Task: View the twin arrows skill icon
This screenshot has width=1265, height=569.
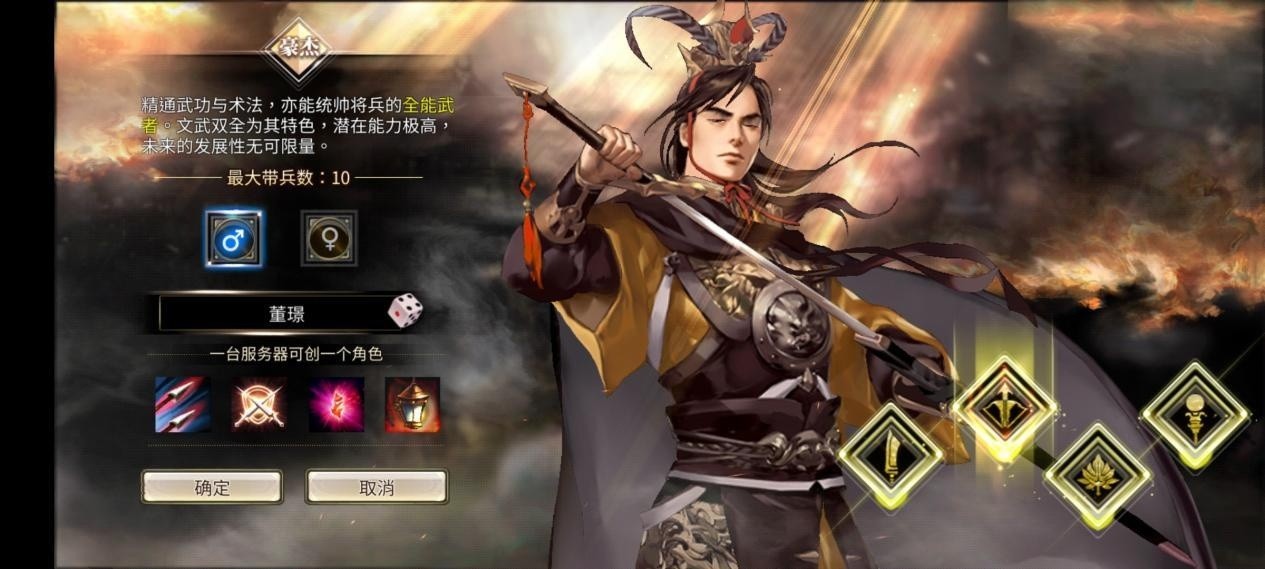Action: click(x=183, y=404)
